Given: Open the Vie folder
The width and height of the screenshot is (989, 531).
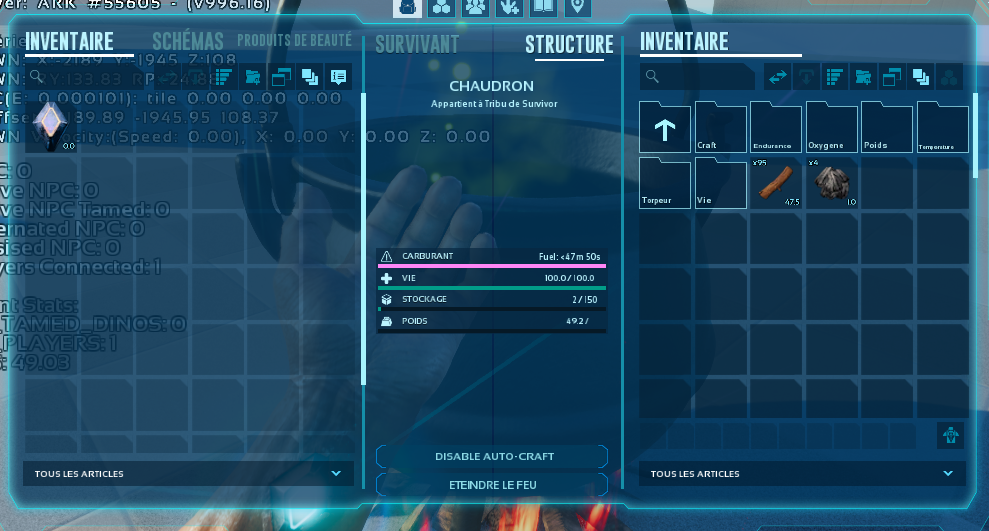Looking at the screenshot, I should click(x=720, y=183).
